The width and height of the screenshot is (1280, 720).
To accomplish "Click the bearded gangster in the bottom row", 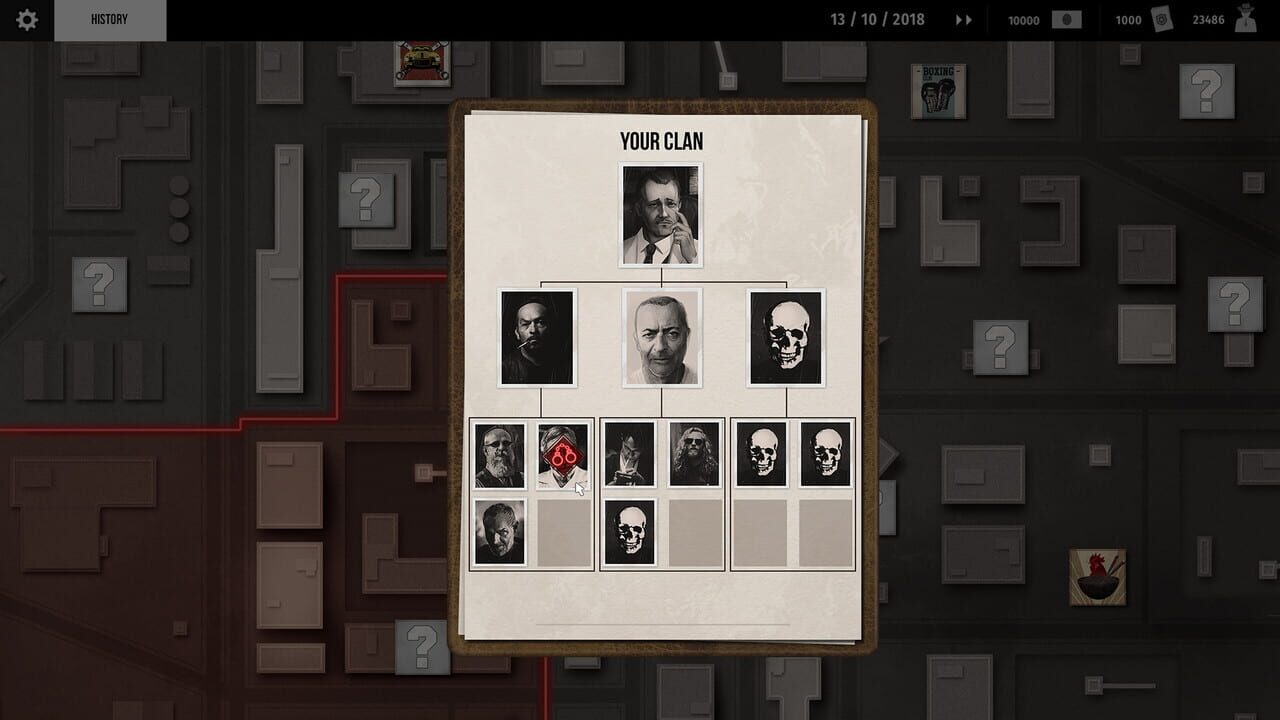I will (499, 454).
